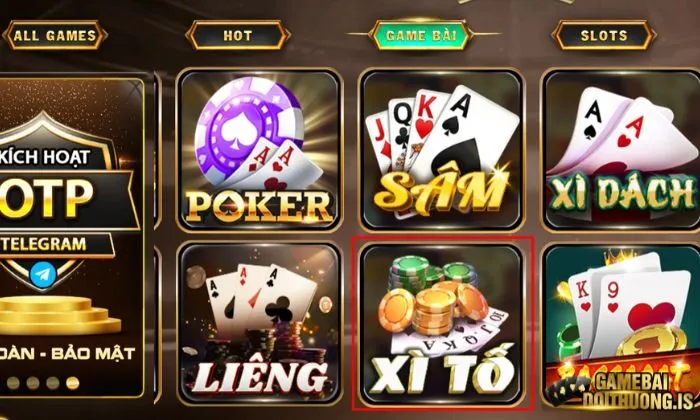The height and width of the screenshot is (420, 700).
Task: Launch the Poker game tile
Action: (x=258, y=150)
